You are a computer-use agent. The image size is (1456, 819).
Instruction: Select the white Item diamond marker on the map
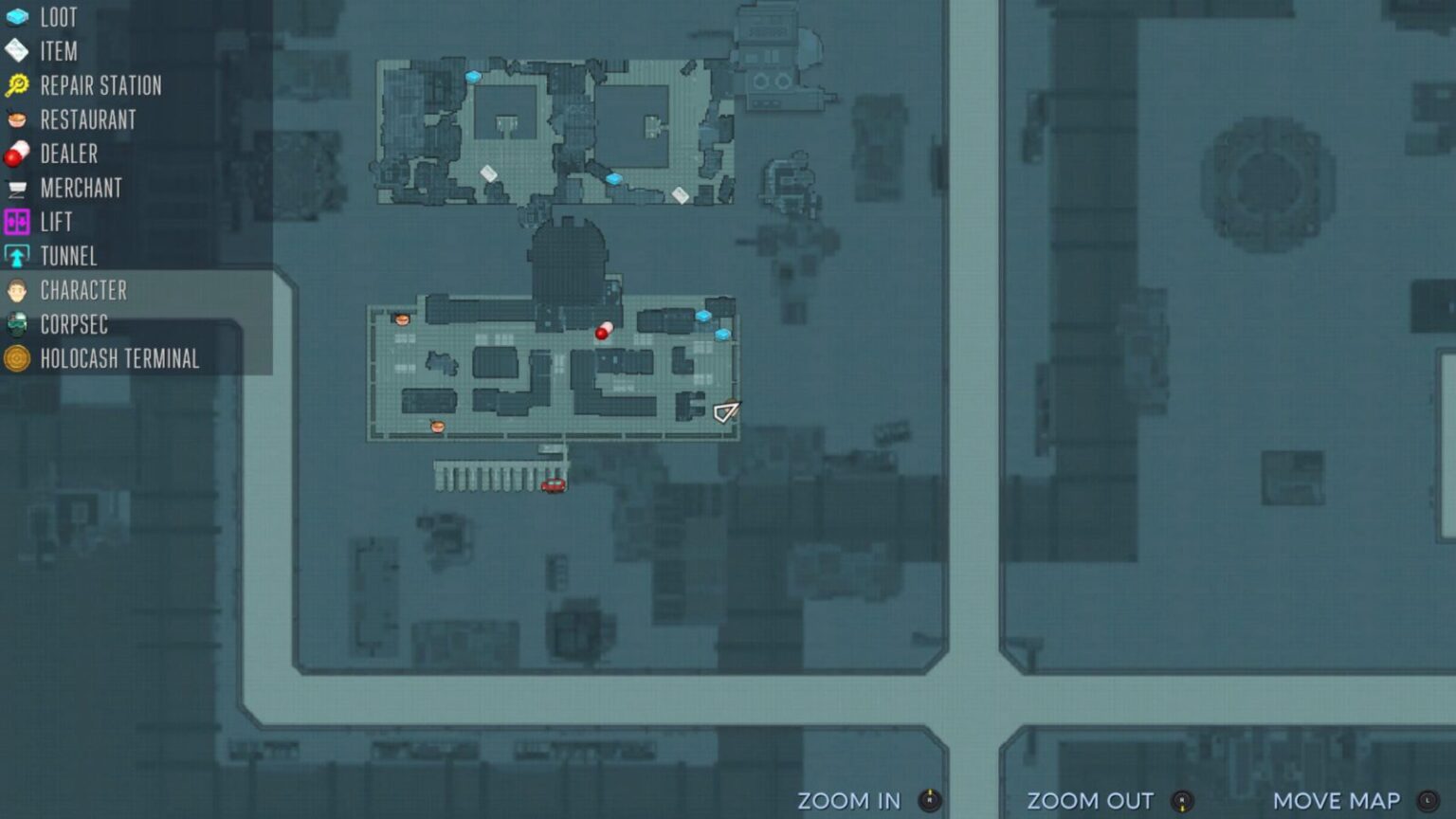click(x=488, y=173)
